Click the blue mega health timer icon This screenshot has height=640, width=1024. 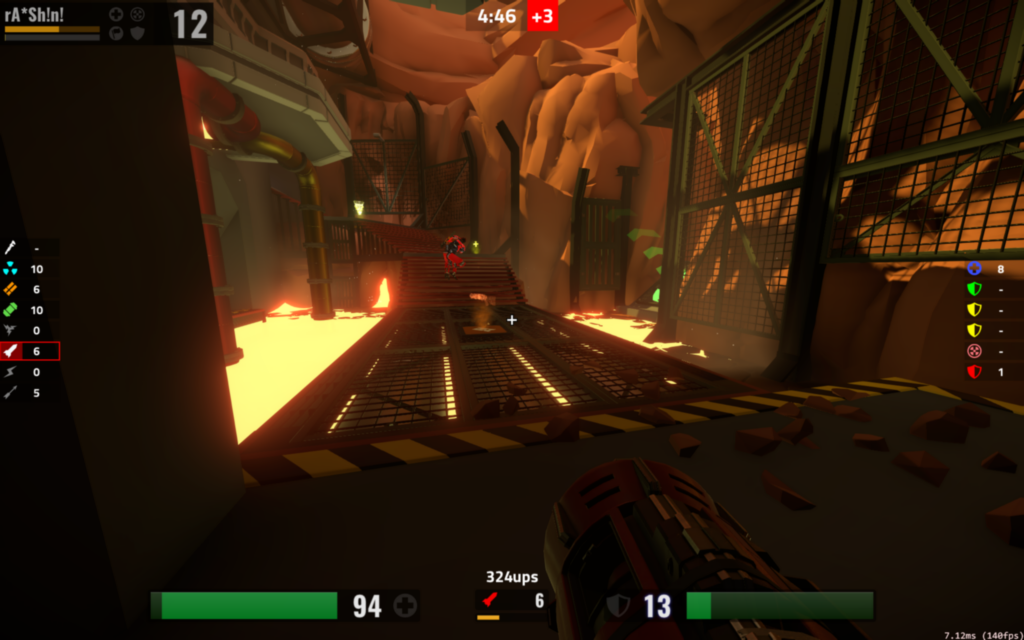tap(974, 269)
